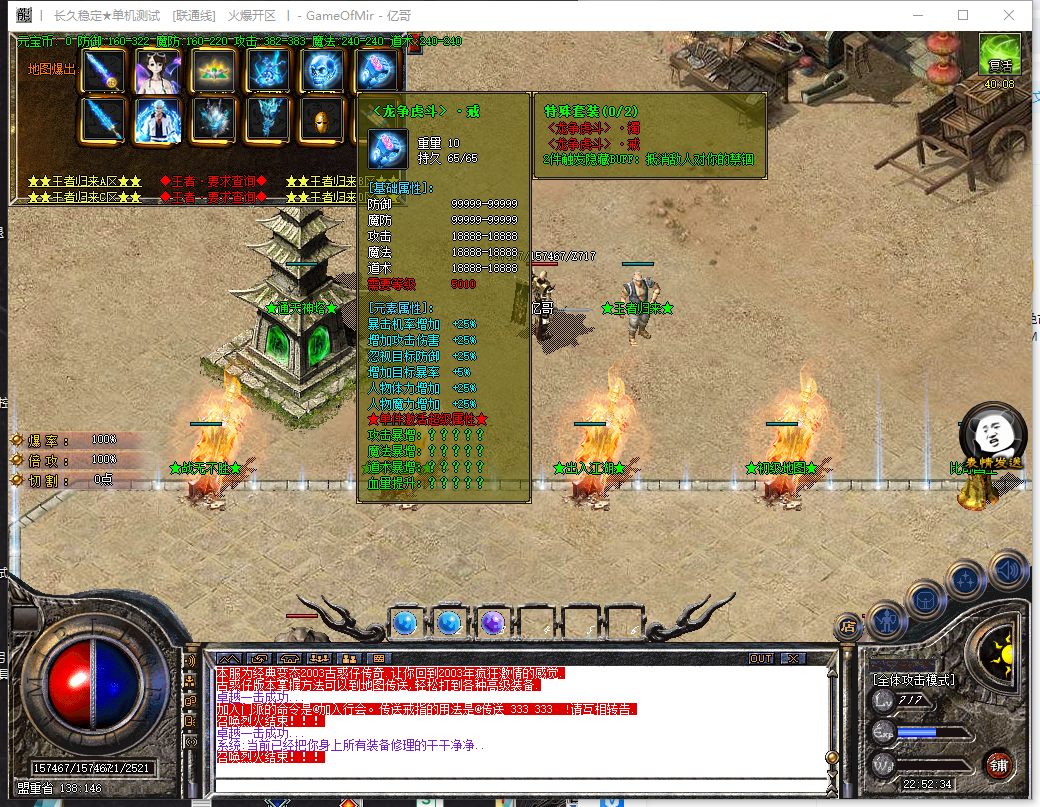Open the 王者归来A区 link
The height and width of the screenshot is (807, 1040).
pos(85,182)
